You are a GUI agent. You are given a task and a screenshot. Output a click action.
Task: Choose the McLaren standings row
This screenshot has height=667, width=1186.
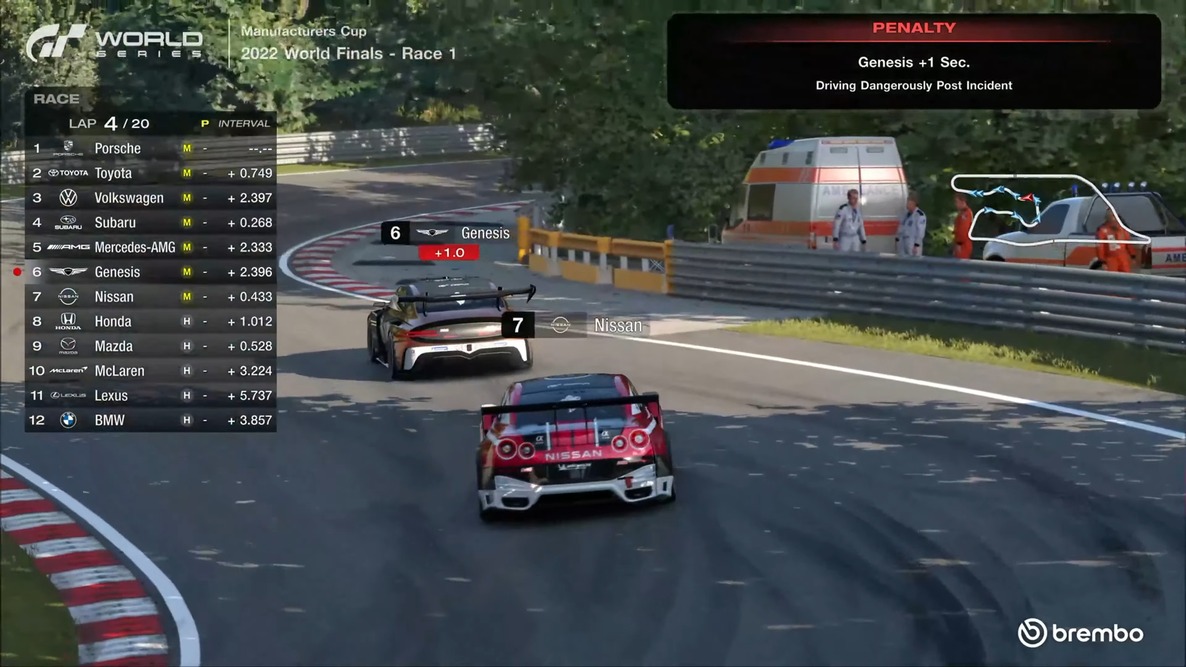tap(150, 371)
